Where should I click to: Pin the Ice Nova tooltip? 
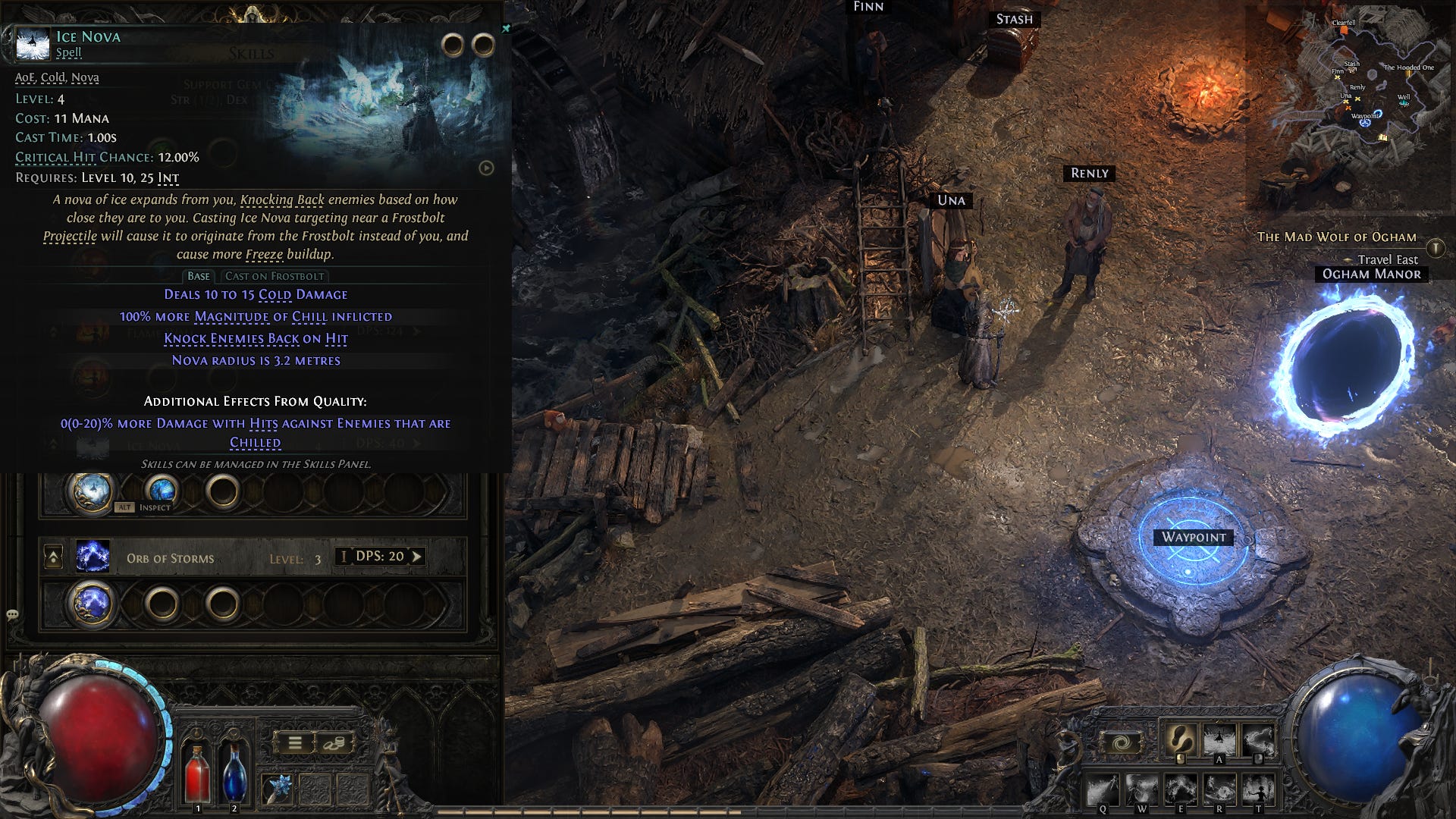pyautogui.click(x=506, y=29)
